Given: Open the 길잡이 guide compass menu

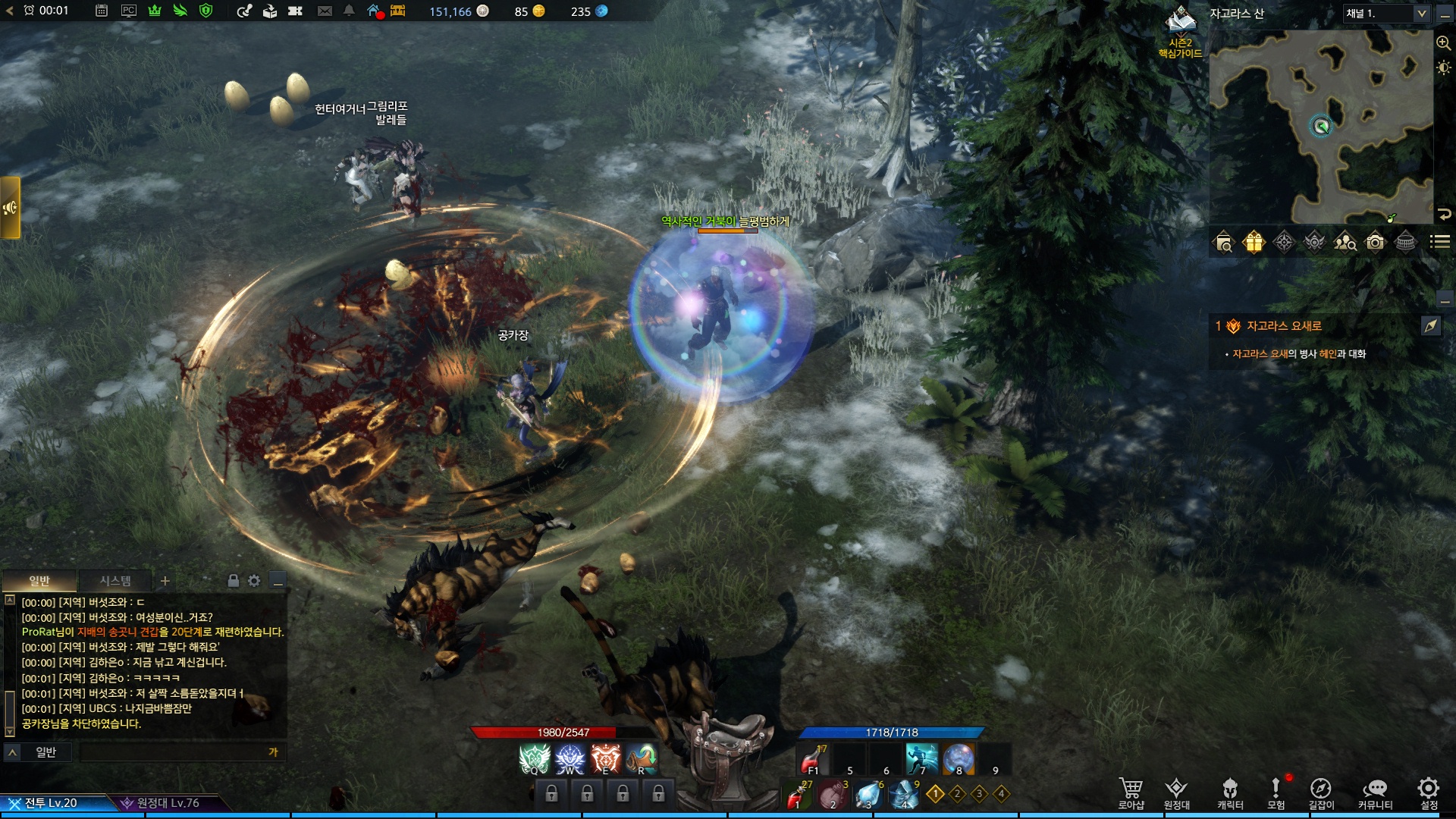Looking at the screenshot, I should pos(1321,792).
